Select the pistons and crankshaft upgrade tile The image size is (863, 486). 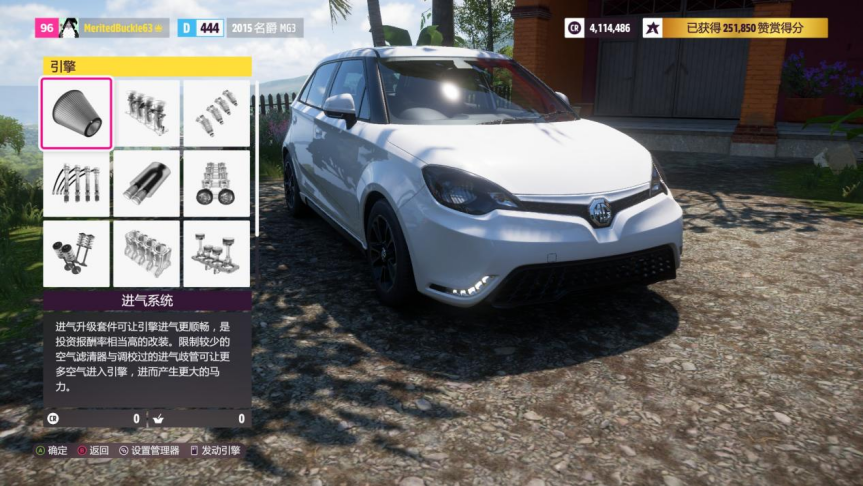[216, 253]
